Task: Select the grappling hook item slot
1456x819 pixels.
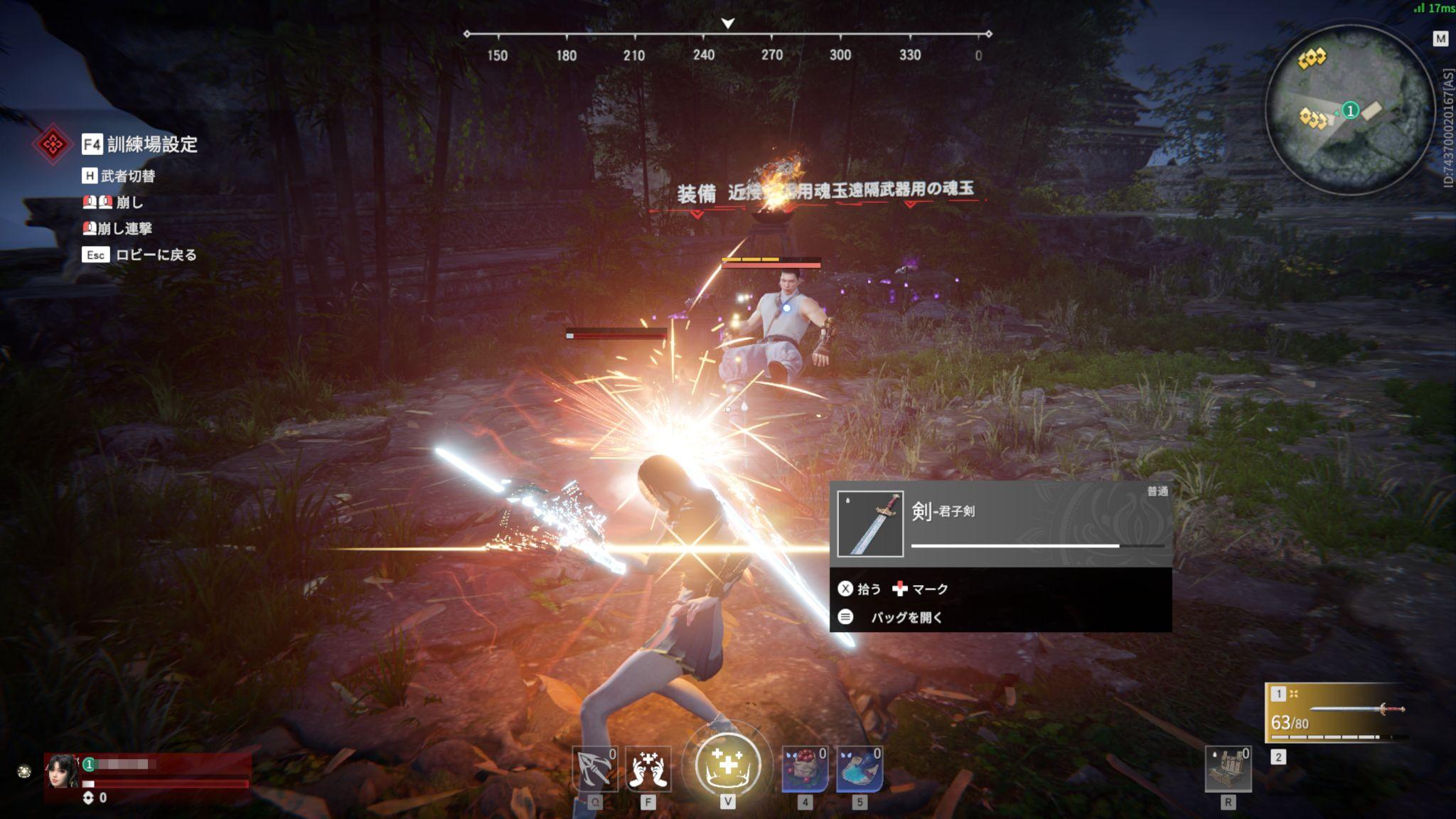Action: [594, 769]
